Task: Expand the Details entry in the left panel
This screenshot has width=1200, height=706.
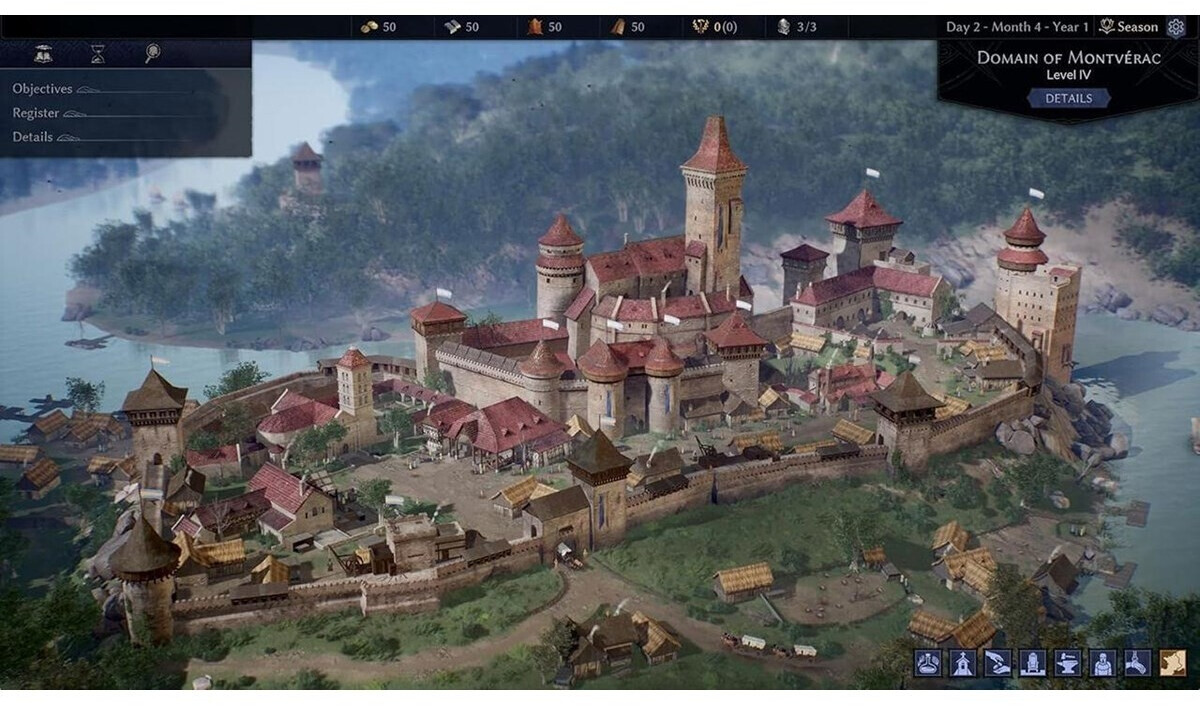Action: coord(33,137)
